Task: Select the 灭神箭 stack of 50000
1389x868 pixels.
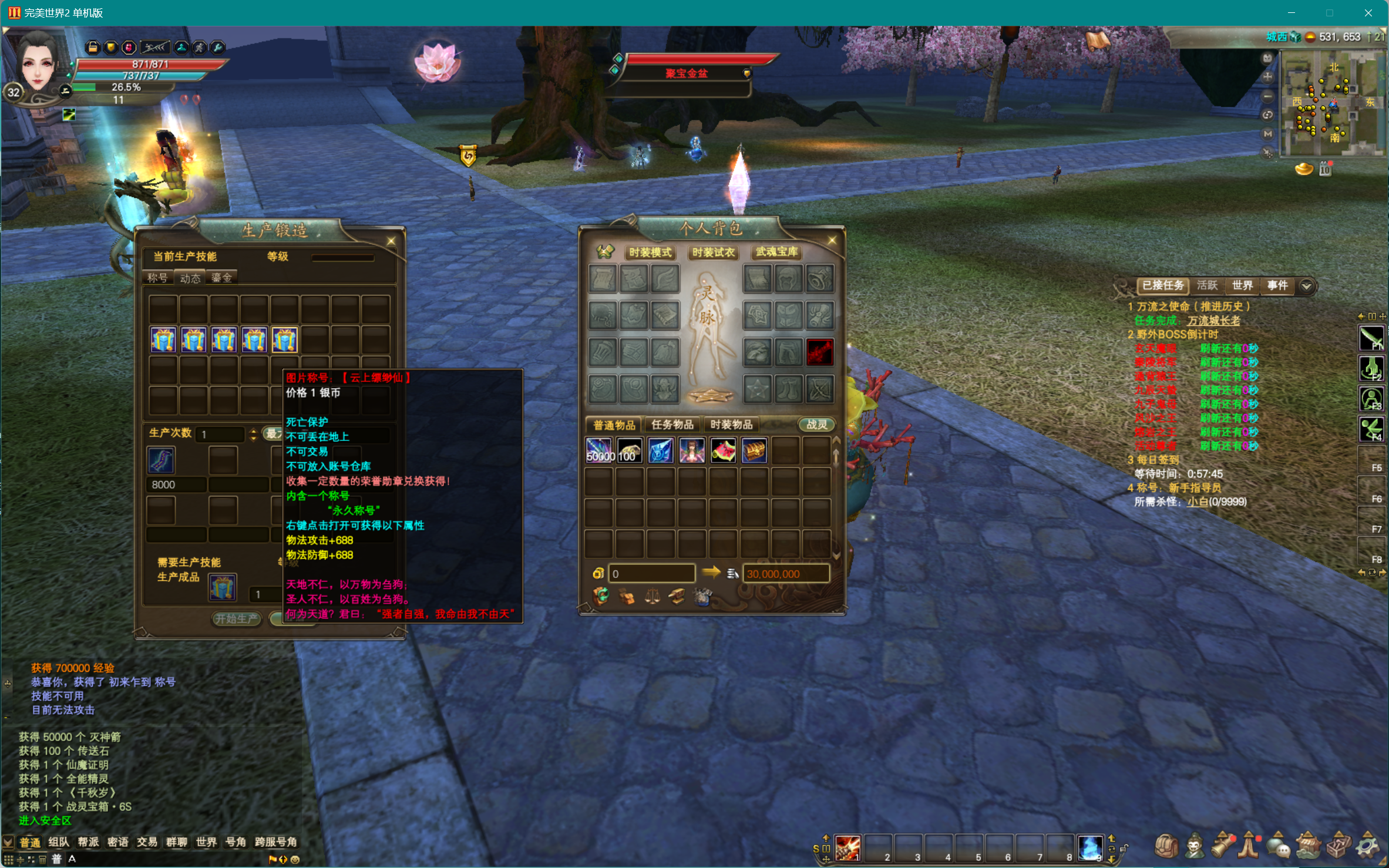Action: coord(599,451)
